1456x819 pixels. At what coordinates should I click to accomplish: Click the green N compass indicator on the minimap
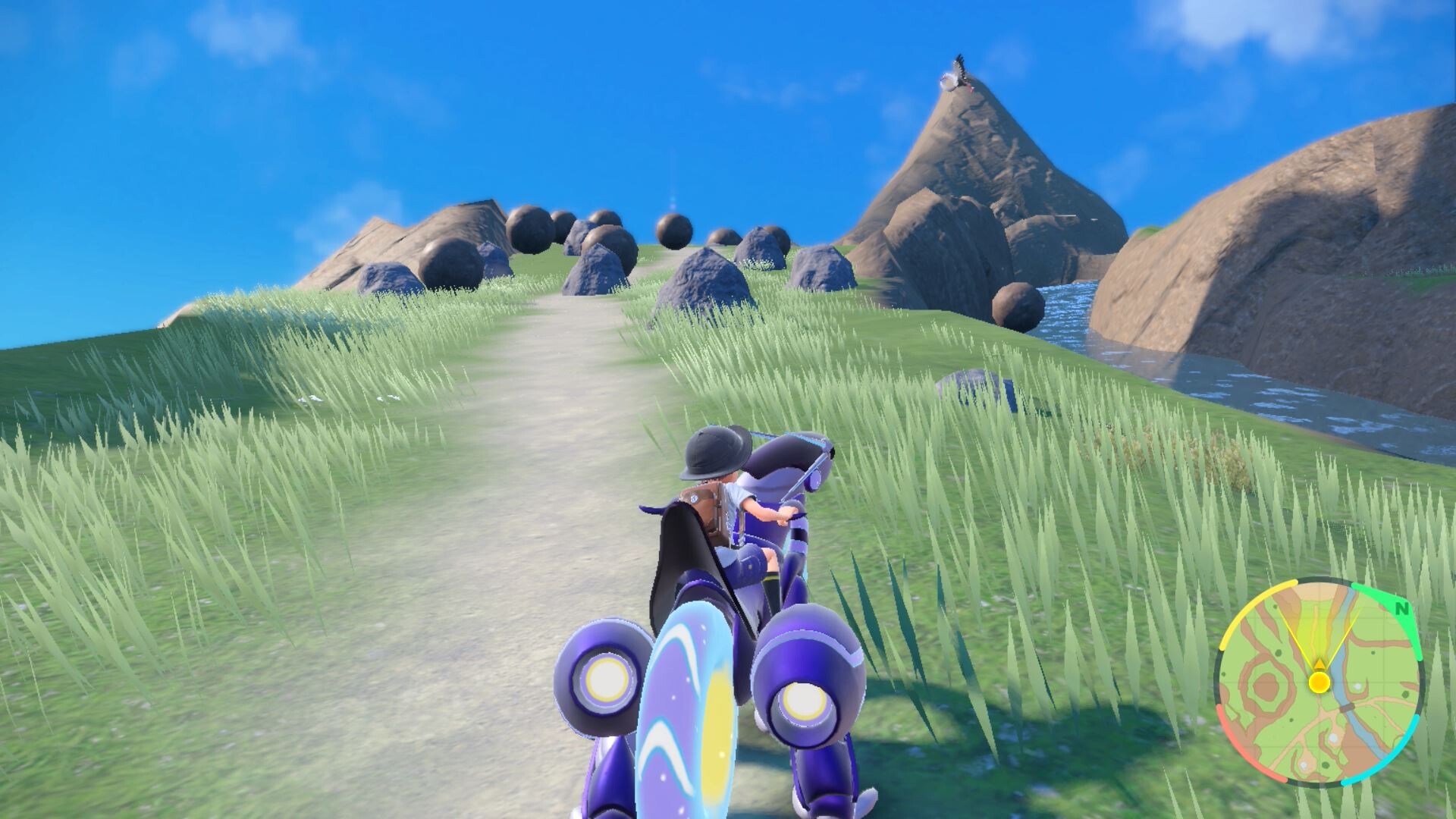(x=1401, y=610)
